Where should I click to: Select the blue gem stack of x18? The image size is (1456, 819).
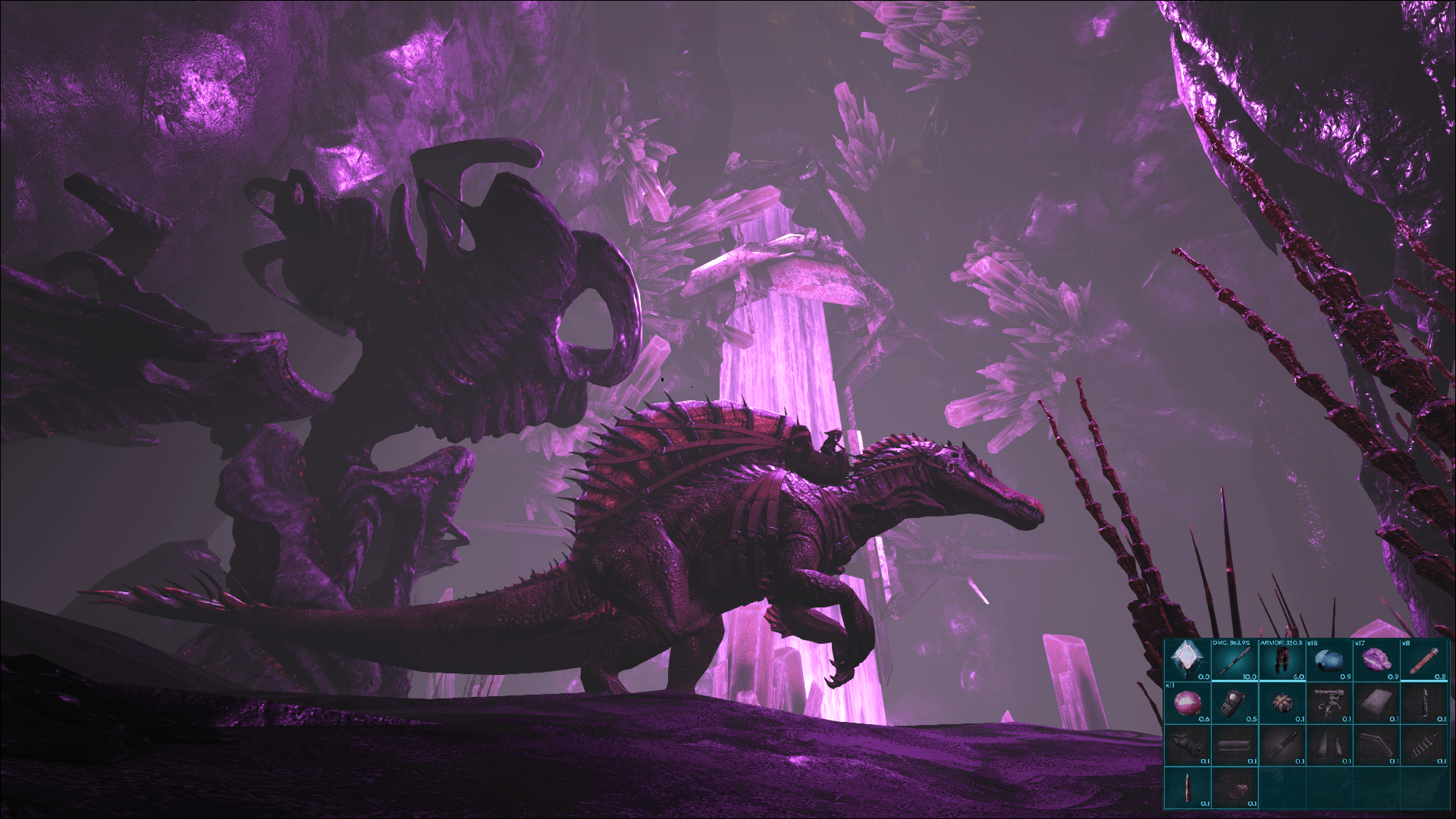[x=1330, y=661]
